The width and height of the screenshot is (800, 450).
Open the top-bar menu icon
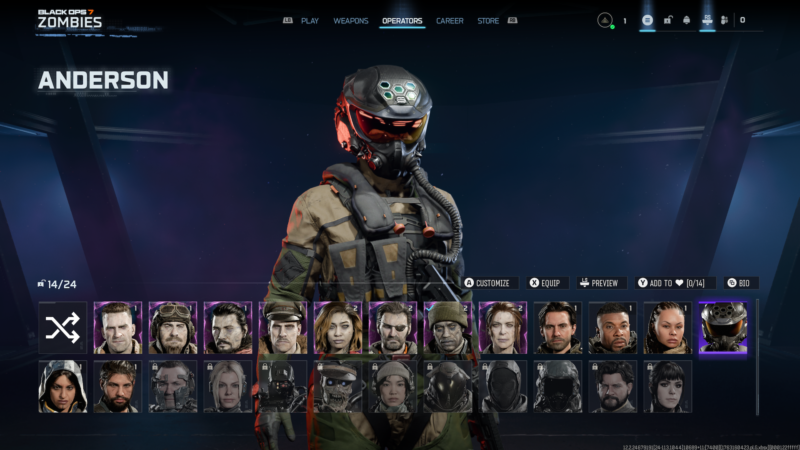coord(647,20)
